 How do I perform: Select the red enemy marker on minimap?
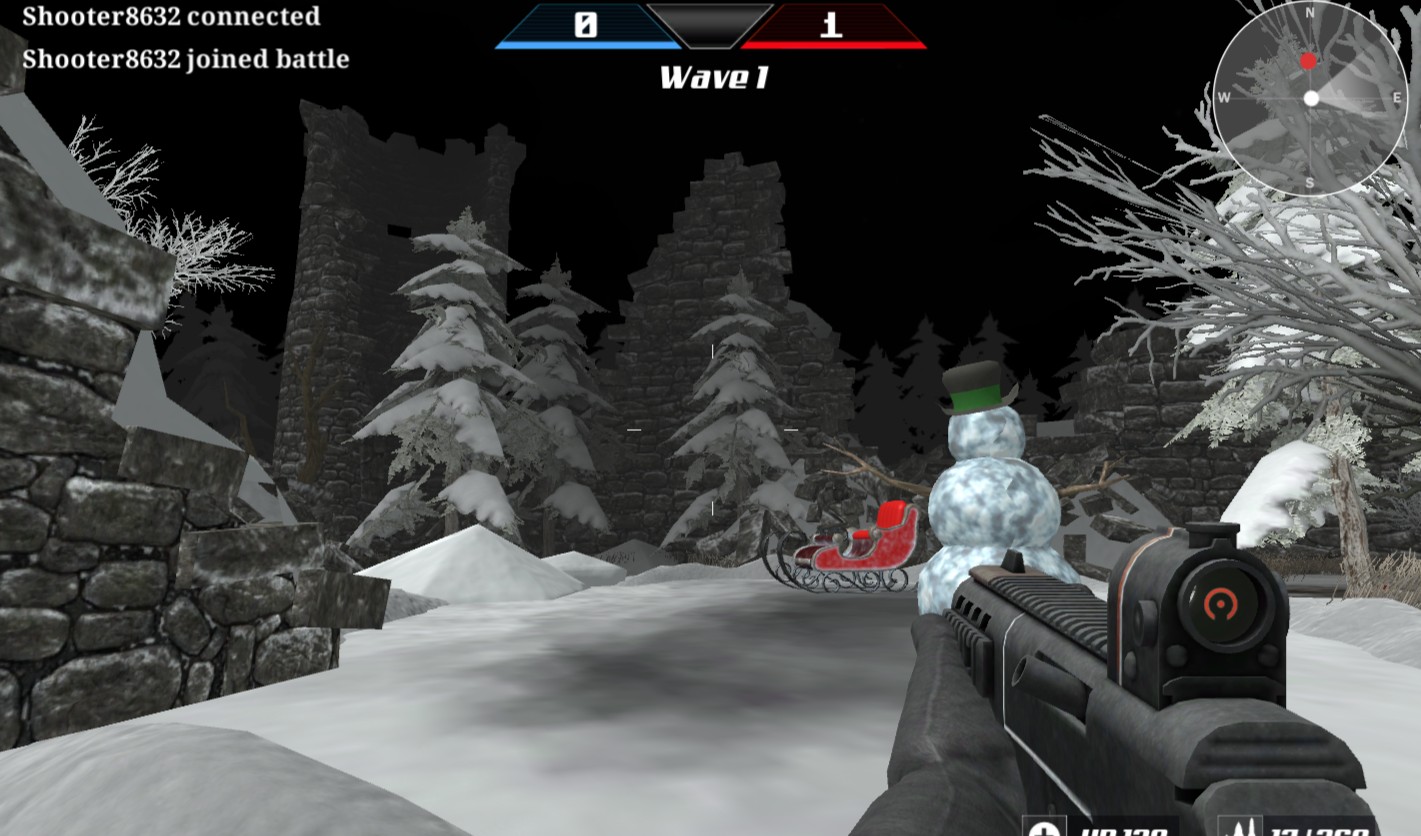1308,62
